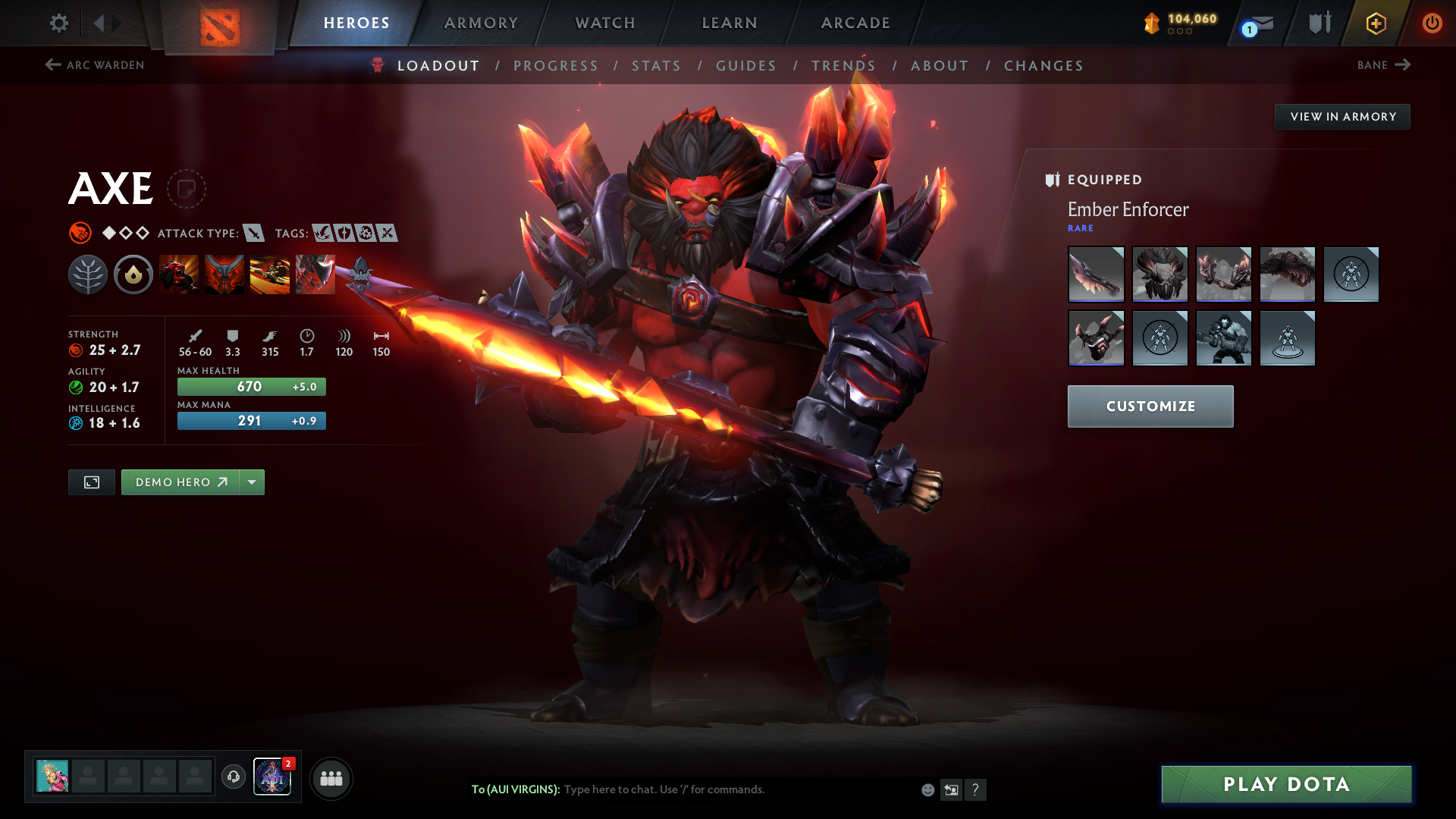Open the Watch tab
This screenshot has height=819, width=1456.
pos(605,23)
